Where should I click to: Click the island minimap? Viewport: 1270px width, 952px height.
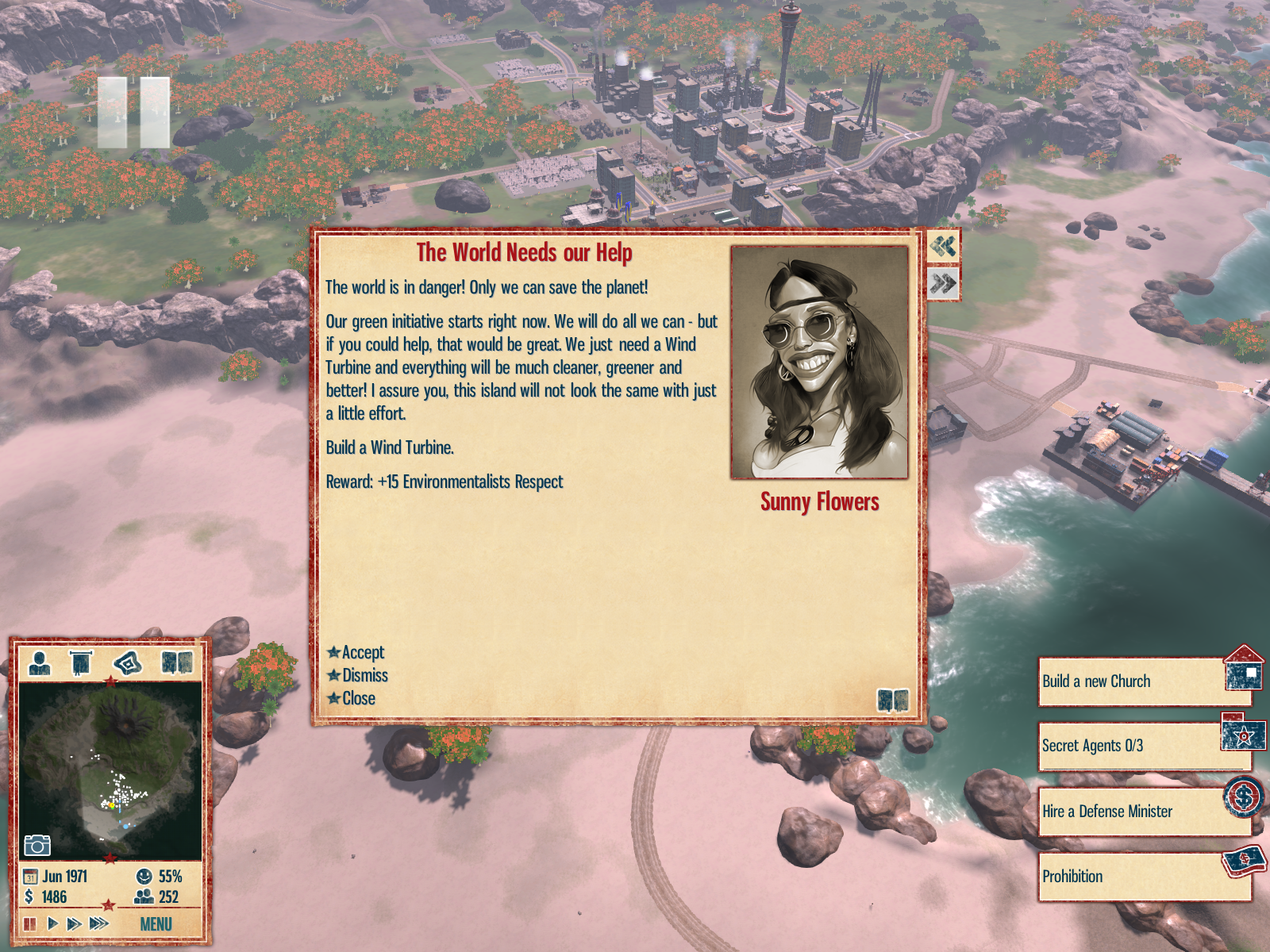pyautogui.click(x=110, y=770)
